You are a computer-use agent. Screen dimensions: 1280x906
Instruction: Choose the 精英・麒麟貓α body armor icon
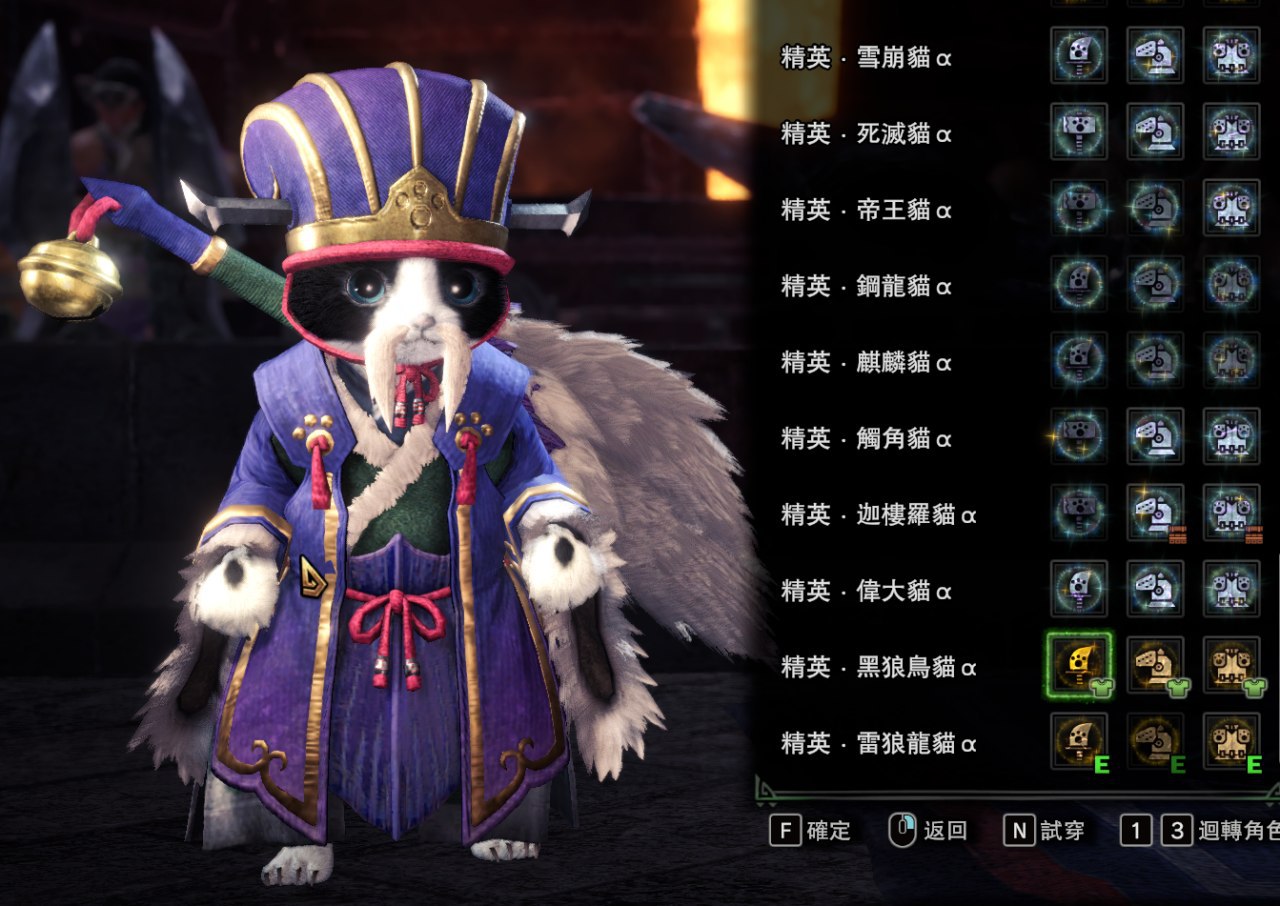(1231, 360)
